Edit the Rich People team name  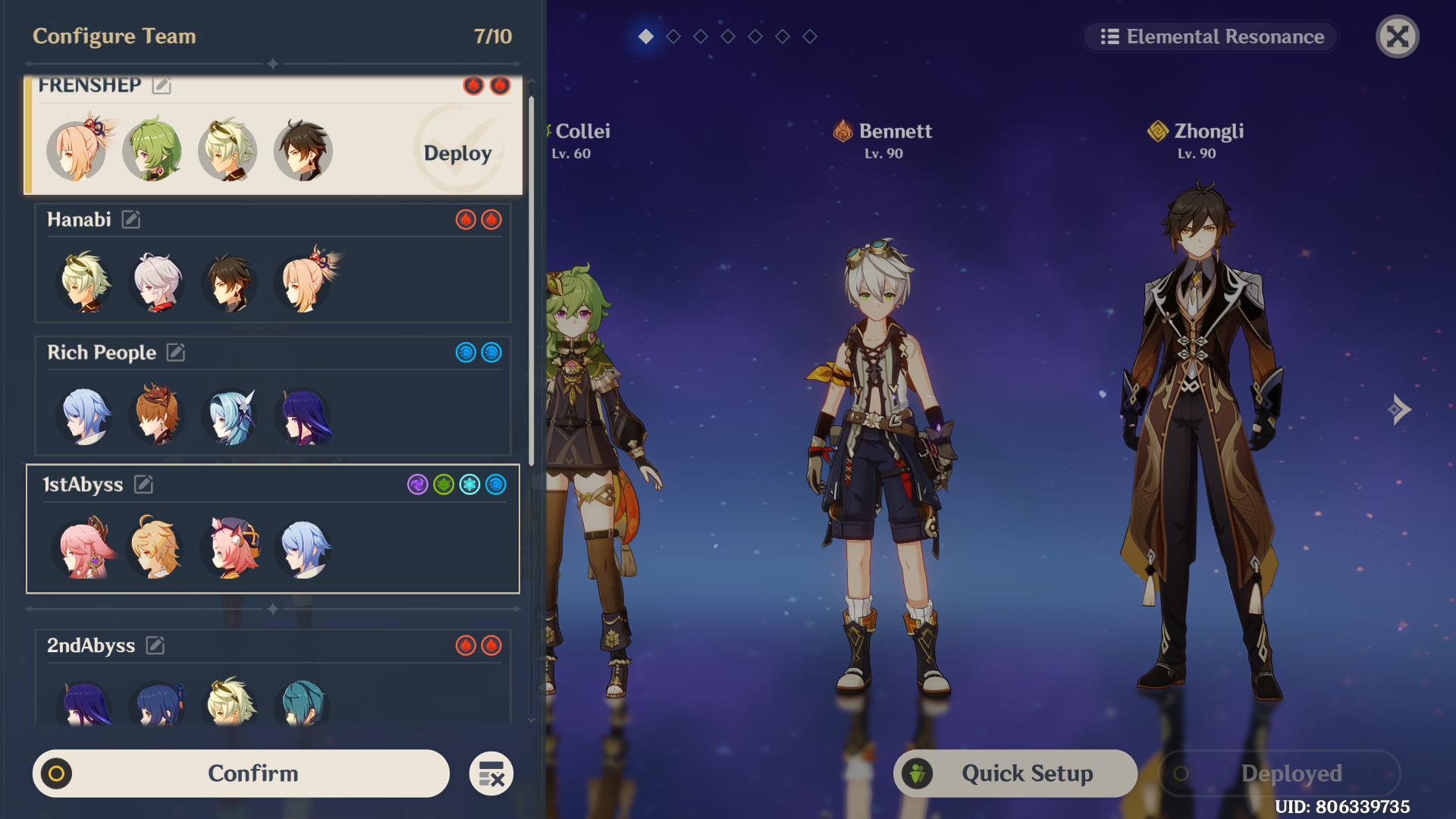click(176, 353)
